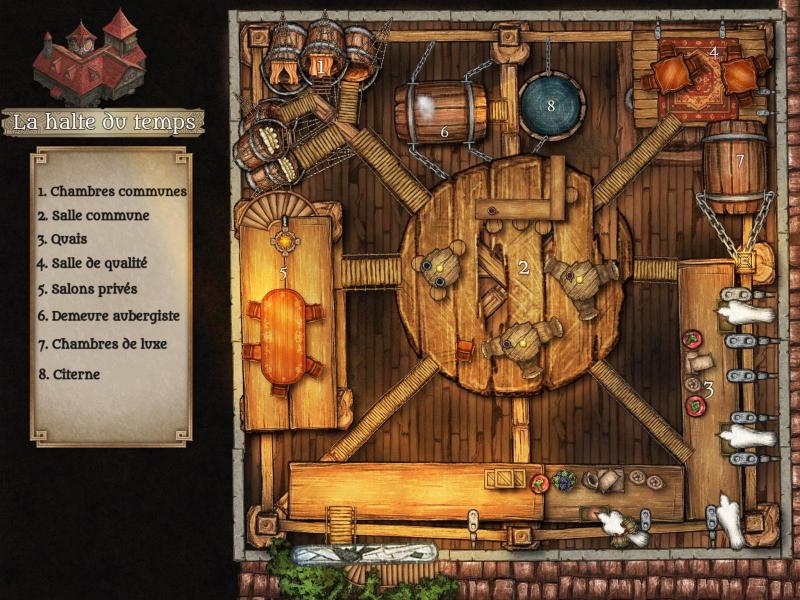Select map marker 1 on the hanging barrels
Image resolution: width=800 pixels, height=600 pixels.
pyautogui.click(x=320, y=66)
